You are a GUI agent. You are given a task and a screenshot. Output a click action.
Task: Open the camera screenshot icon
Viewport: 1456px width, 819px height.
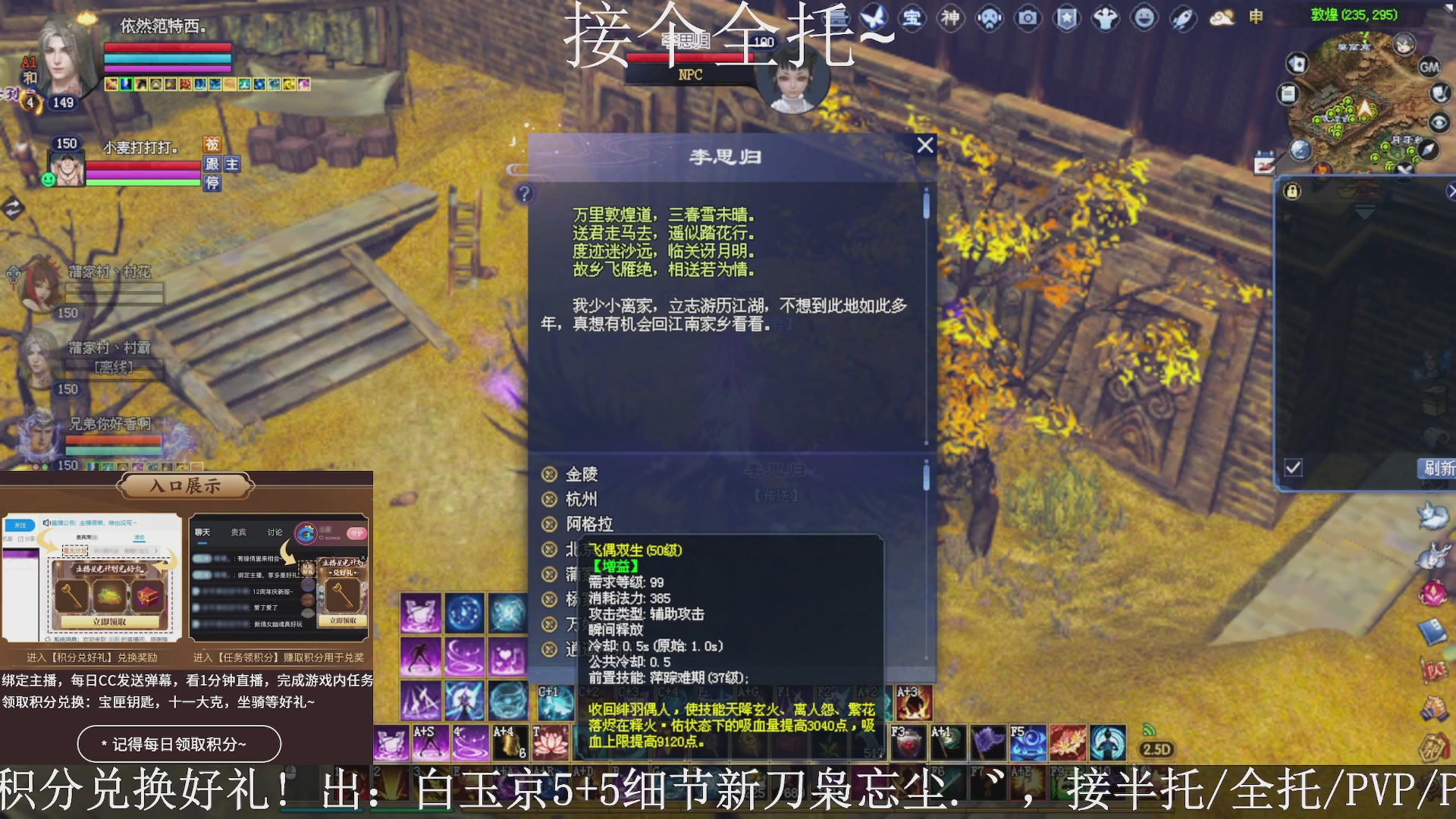point(1027,19)
